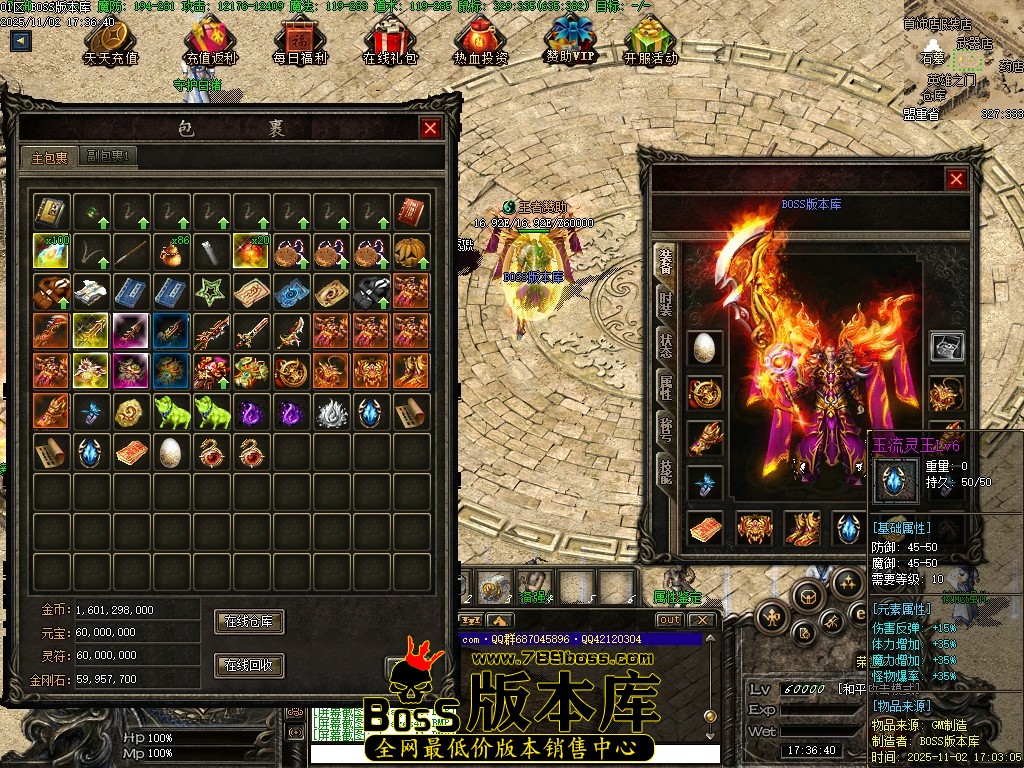This screenshot has width=1024, height=768.
Task: Collapse the top menu with the arrow button
Action: coord(21,41)
